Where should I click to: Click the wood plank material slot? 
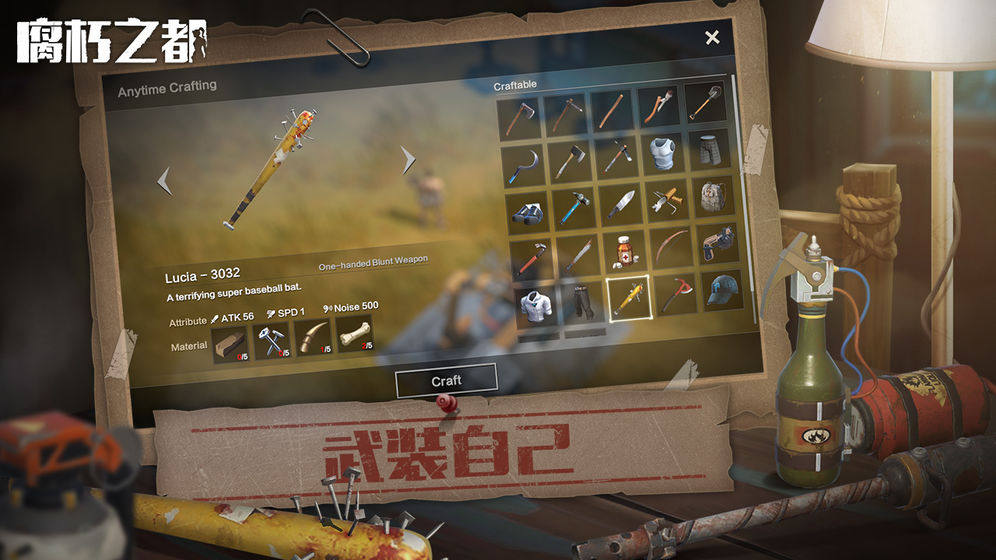229,345
